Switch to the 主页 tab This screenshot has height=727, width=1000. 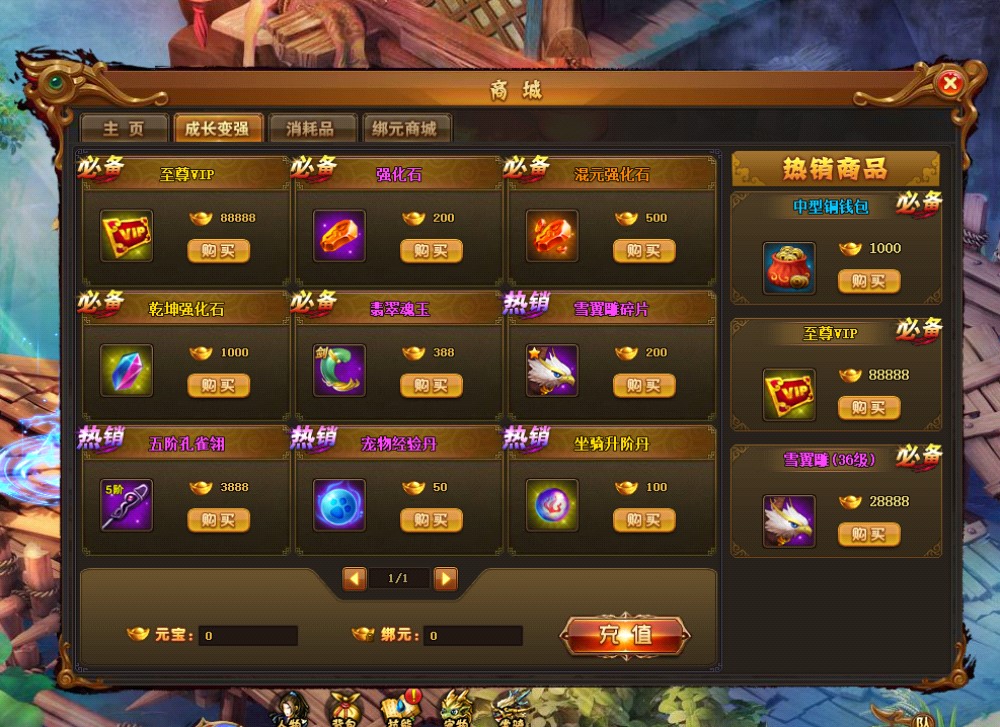pos(123,129)
